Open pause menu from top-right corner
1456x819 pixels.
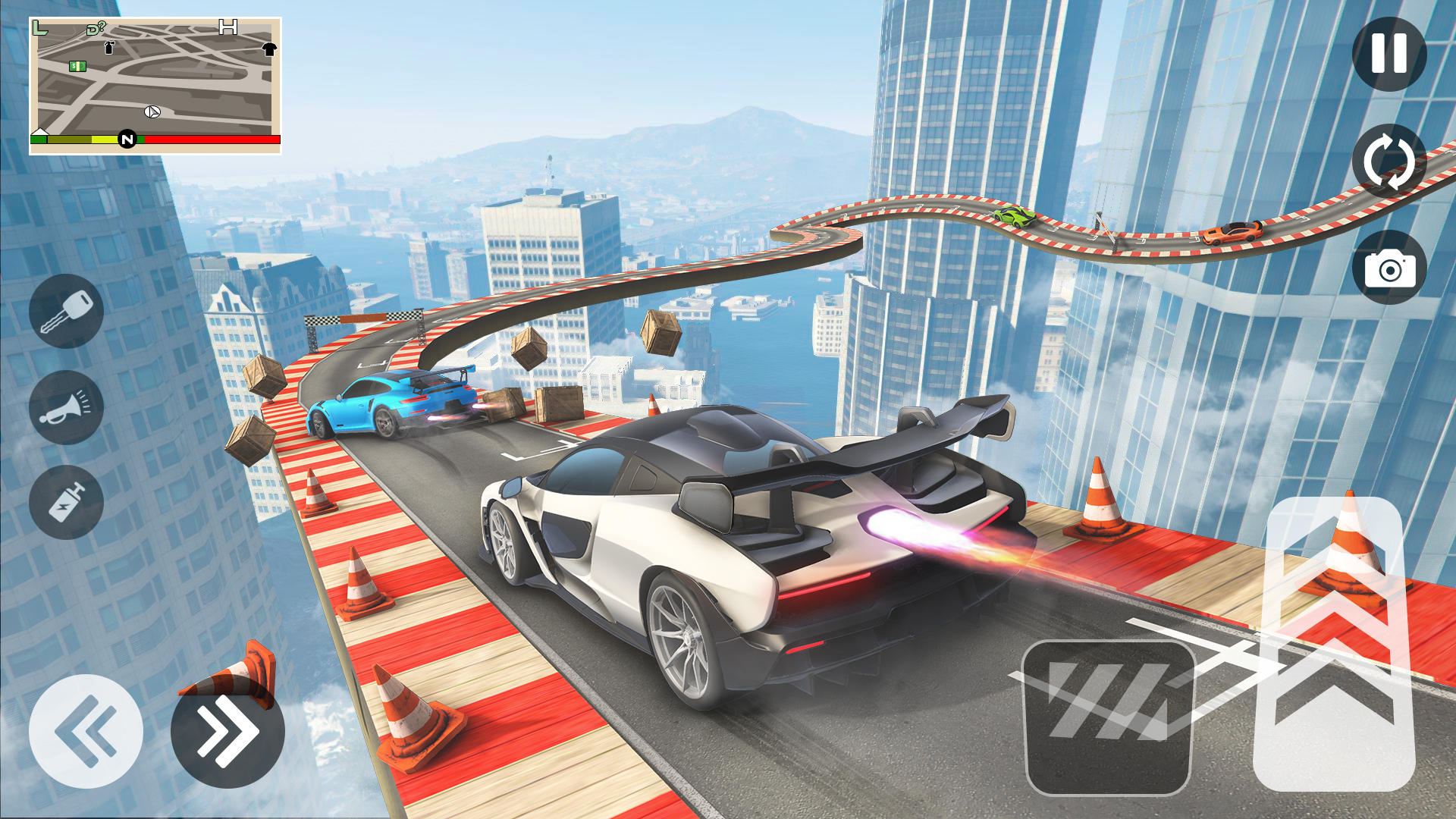(x=1391, y=53)
